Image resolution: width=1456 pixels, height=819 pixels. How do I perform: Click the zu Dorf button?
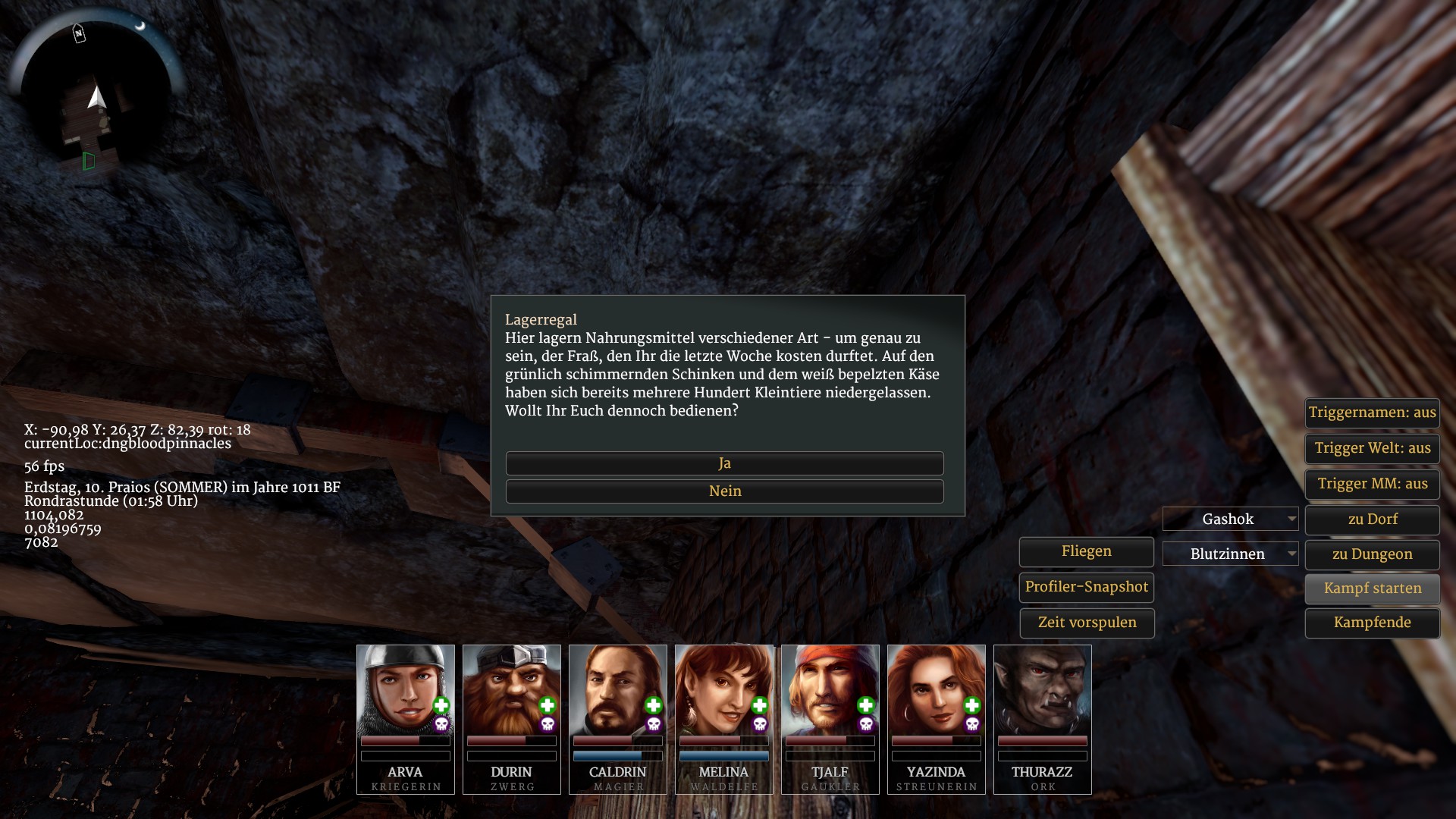[x=1372, y=519]
